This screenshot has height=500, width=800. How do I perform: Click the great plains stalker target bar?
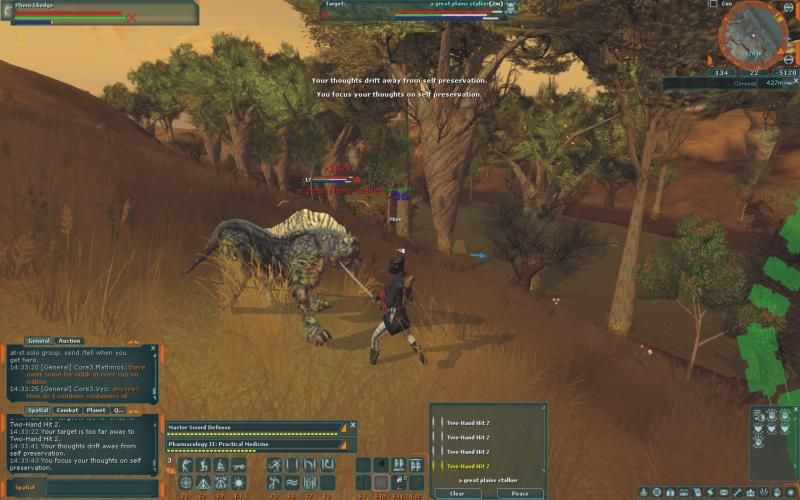pyautogui.click(x=420, y=10)
